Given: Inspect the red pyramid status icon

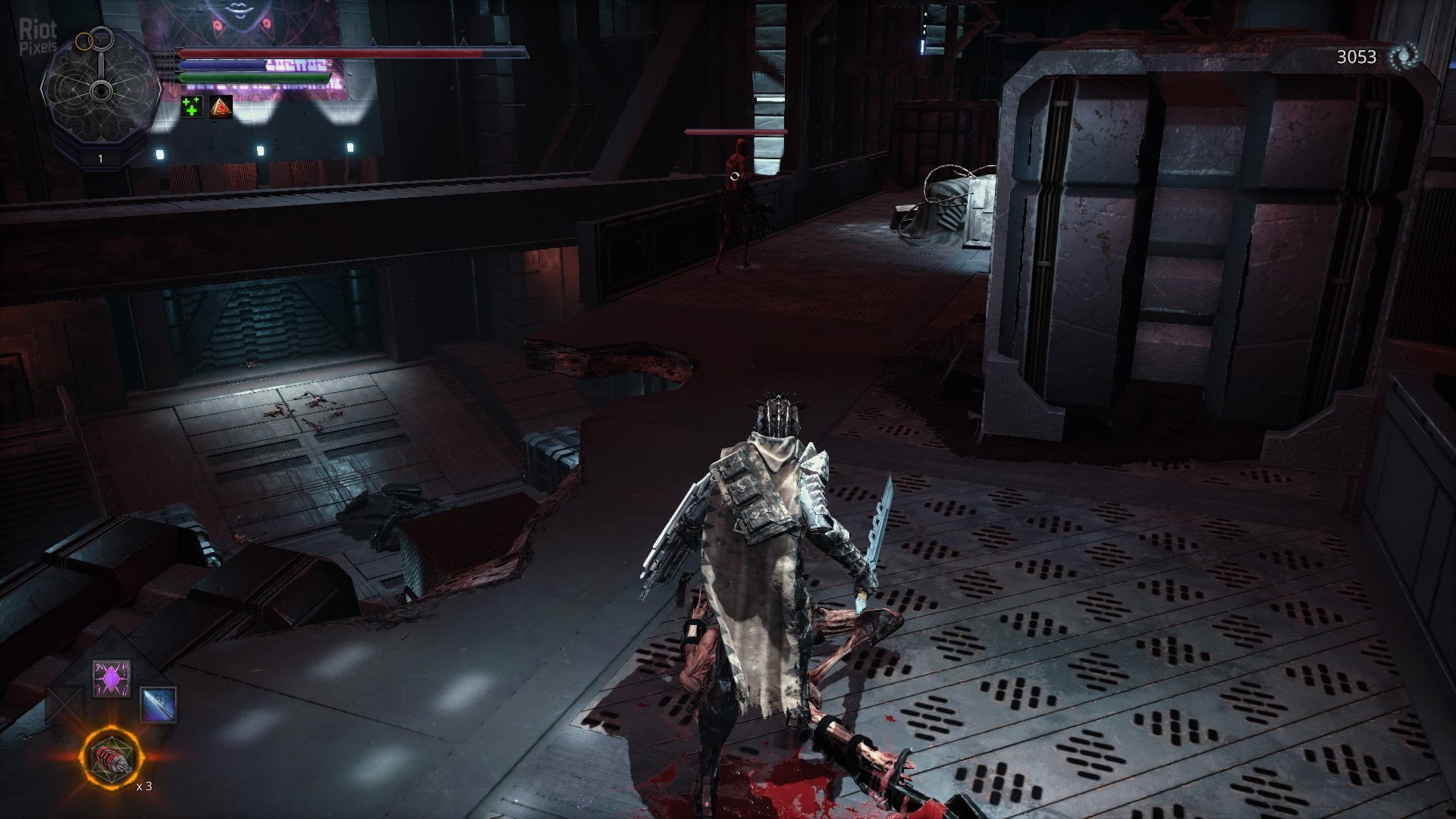Looking at the screenshot, I should pyautogui.click(x=221, y=108).
